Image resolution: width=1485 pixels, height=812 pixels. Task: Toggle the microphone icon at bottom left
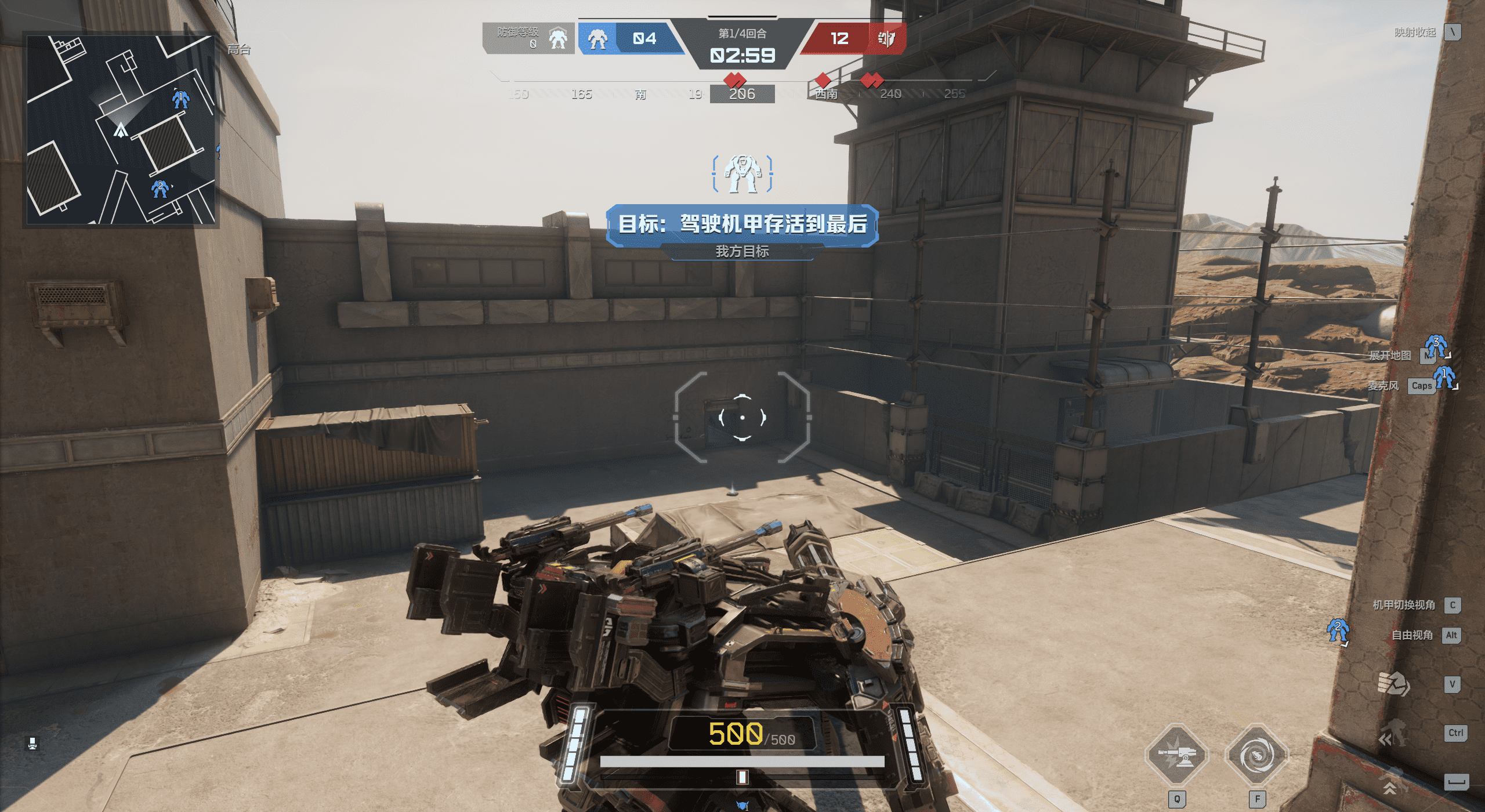(x=32, y=744)
